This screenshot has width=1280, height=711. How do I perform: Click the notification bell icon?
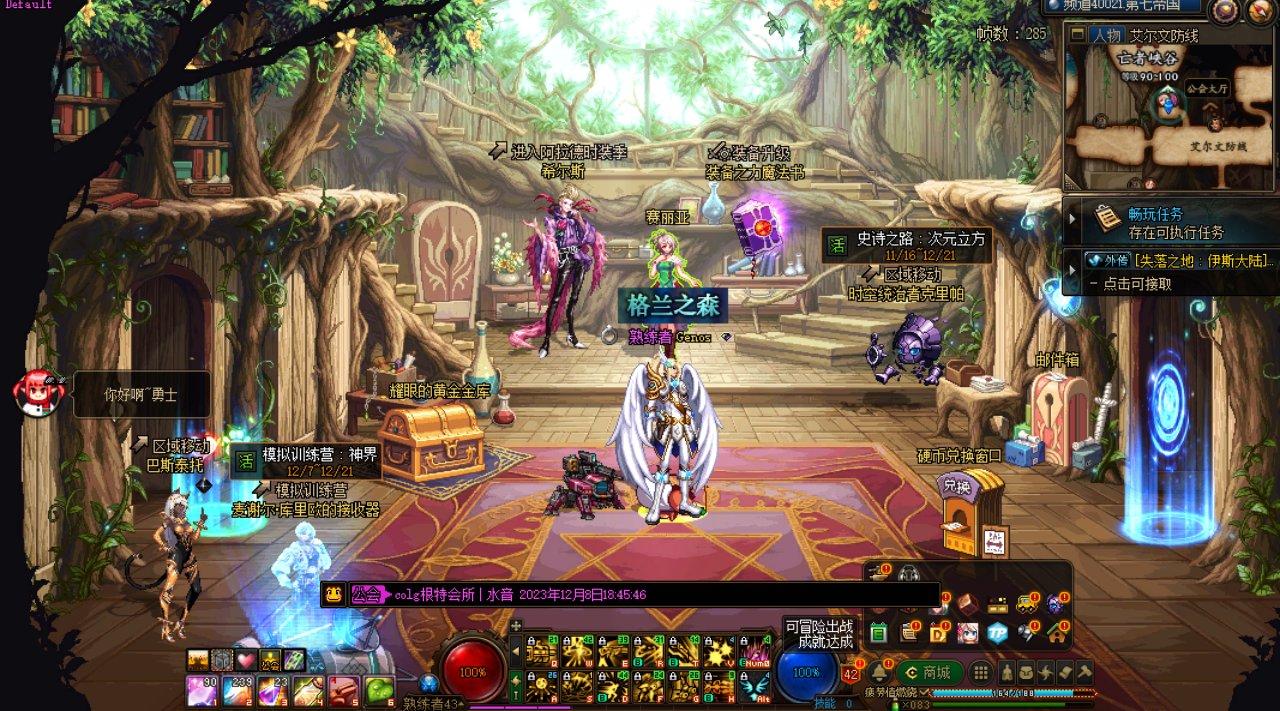click(878, 672)
